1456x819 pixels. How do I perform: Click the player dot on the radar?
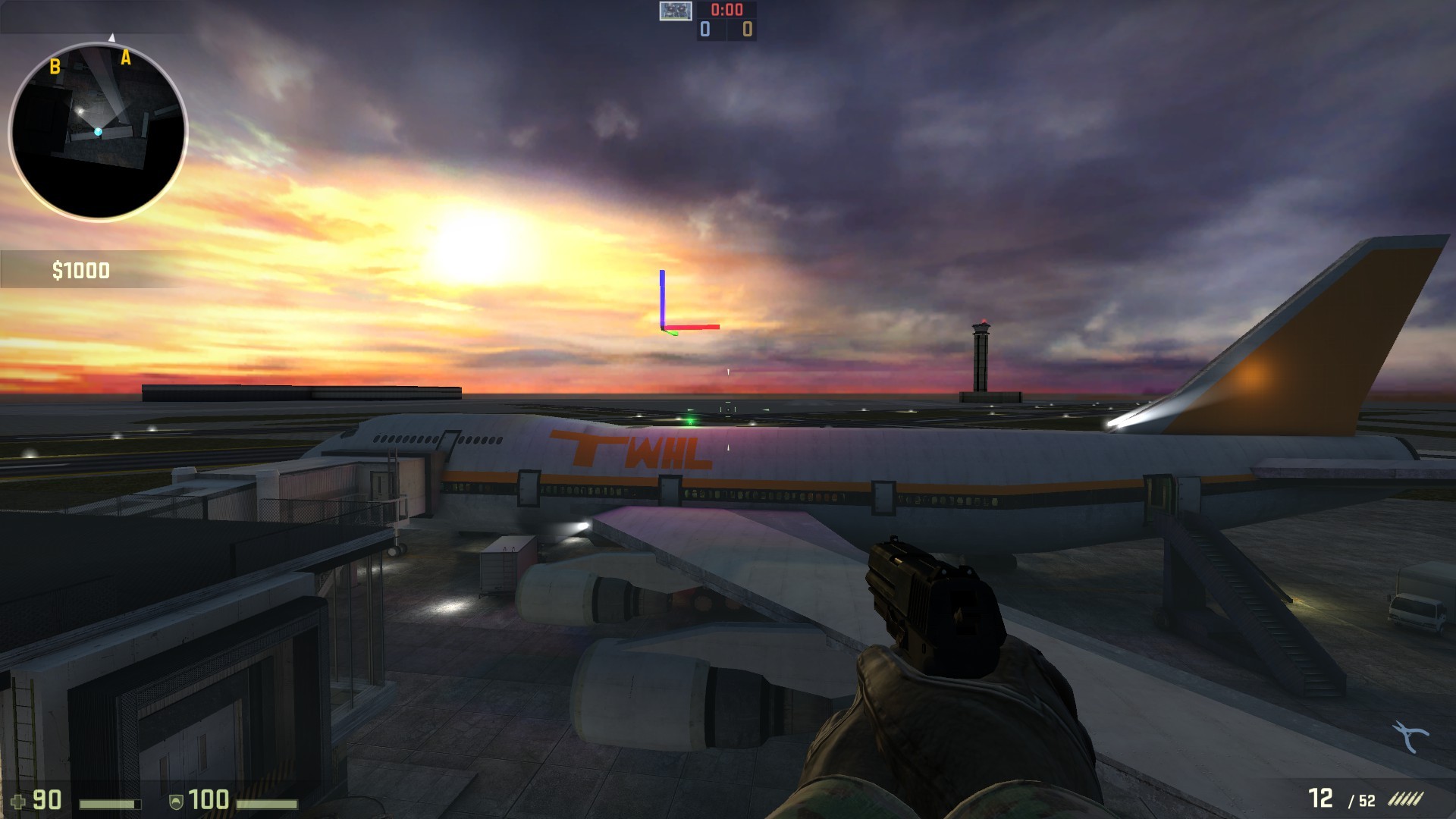click(97, 130)
